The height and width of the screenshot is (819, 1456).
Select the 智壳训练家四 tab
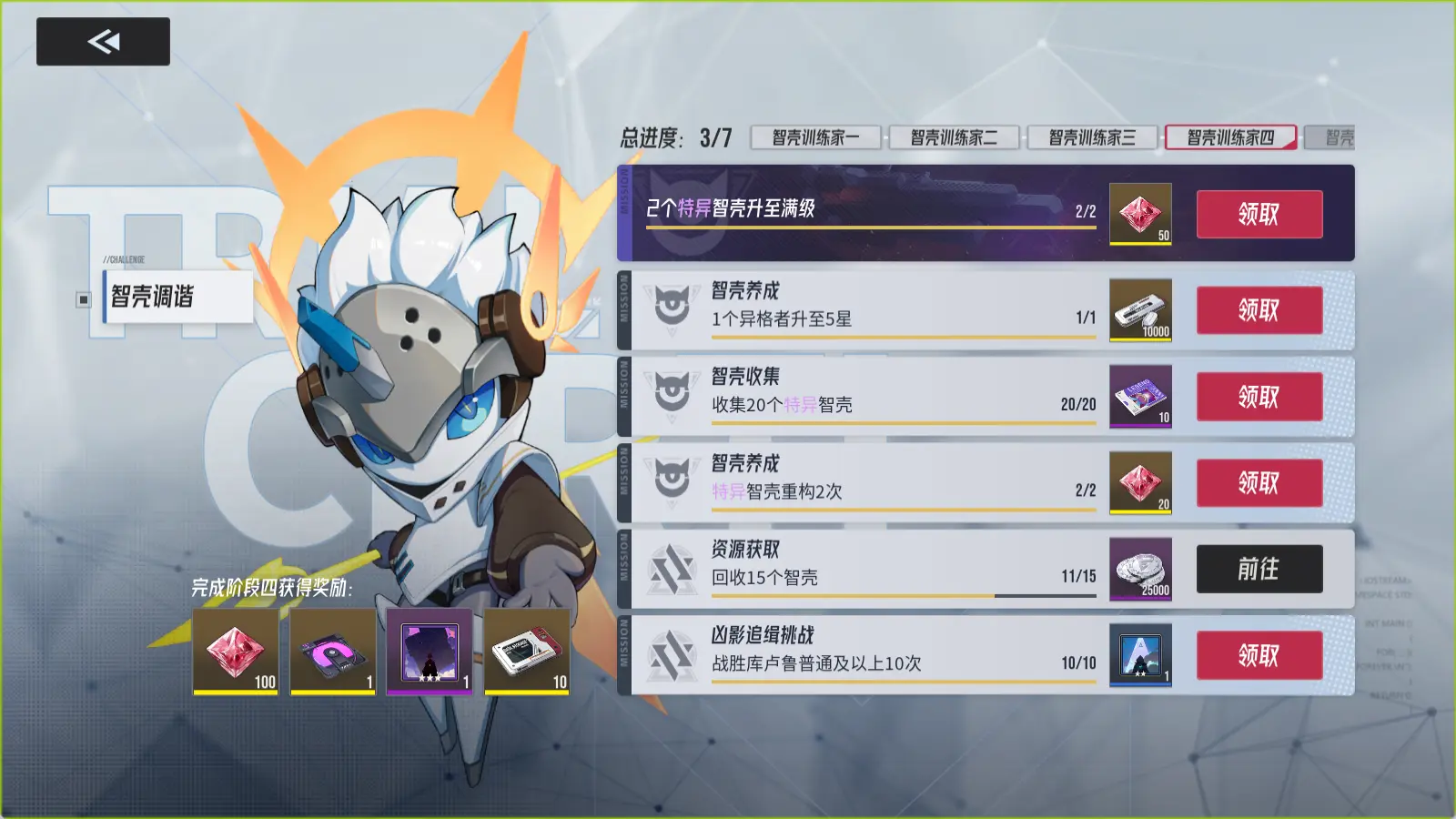pos(1230,137)
